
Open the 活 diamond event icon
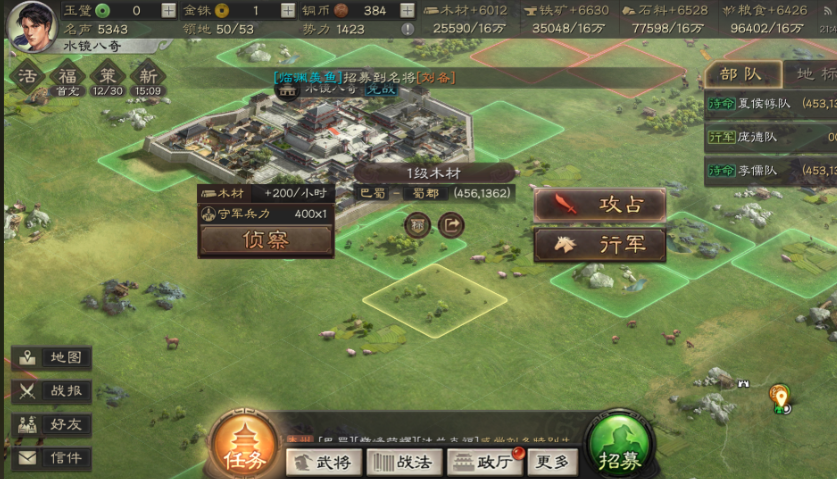tap(28, 76)
